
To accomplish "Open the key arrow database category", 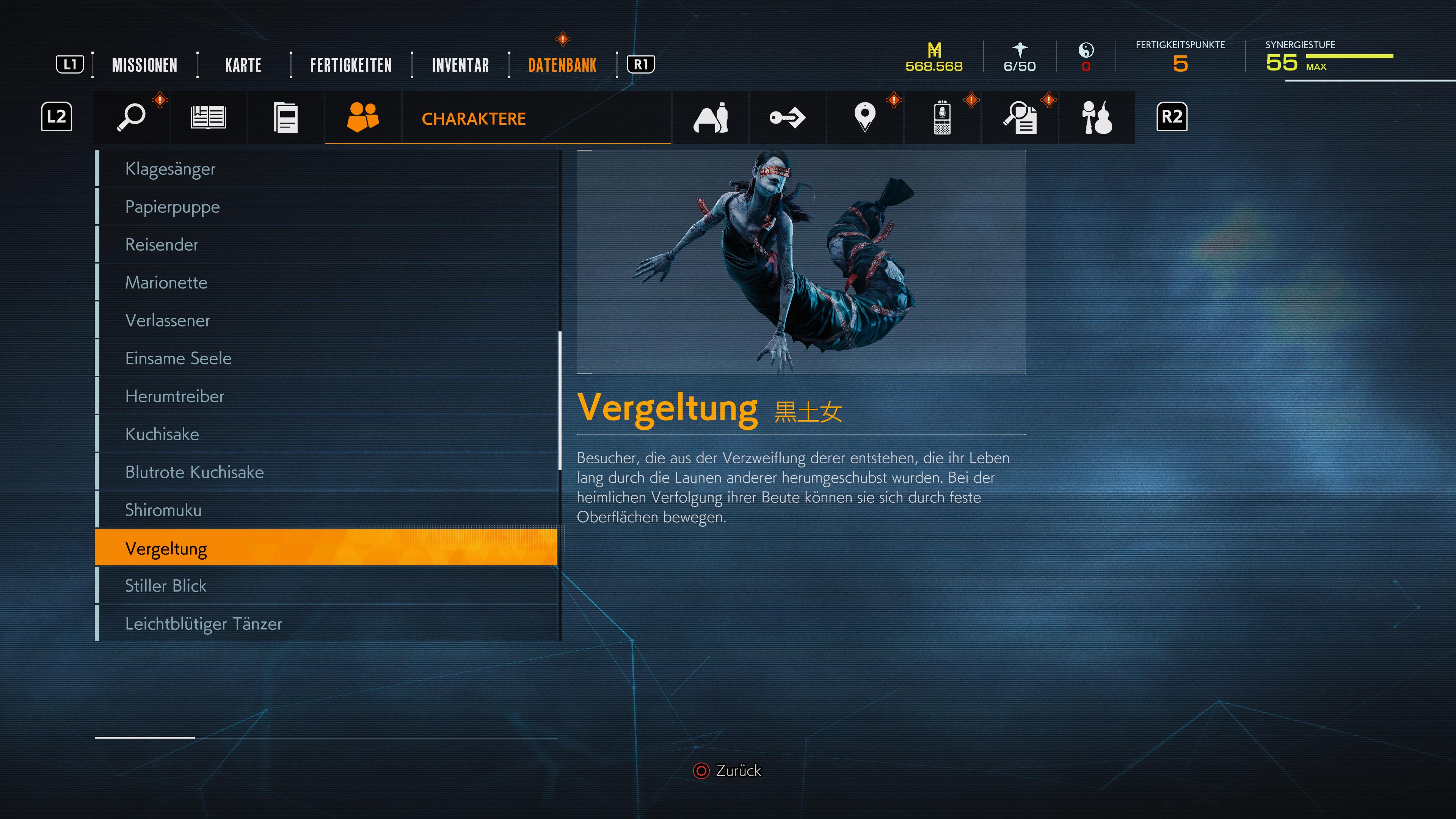I will click(788, 118).
